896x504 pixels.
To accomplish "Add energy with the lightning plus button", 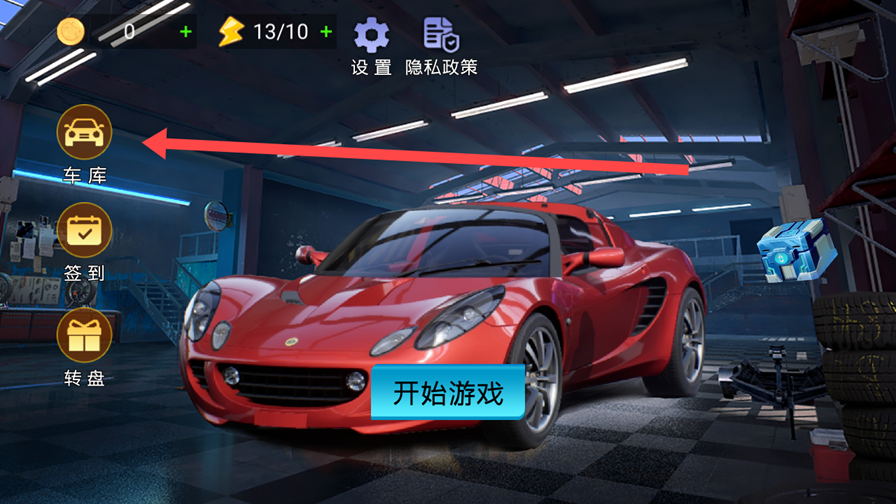I will click(x=326, y=32).
